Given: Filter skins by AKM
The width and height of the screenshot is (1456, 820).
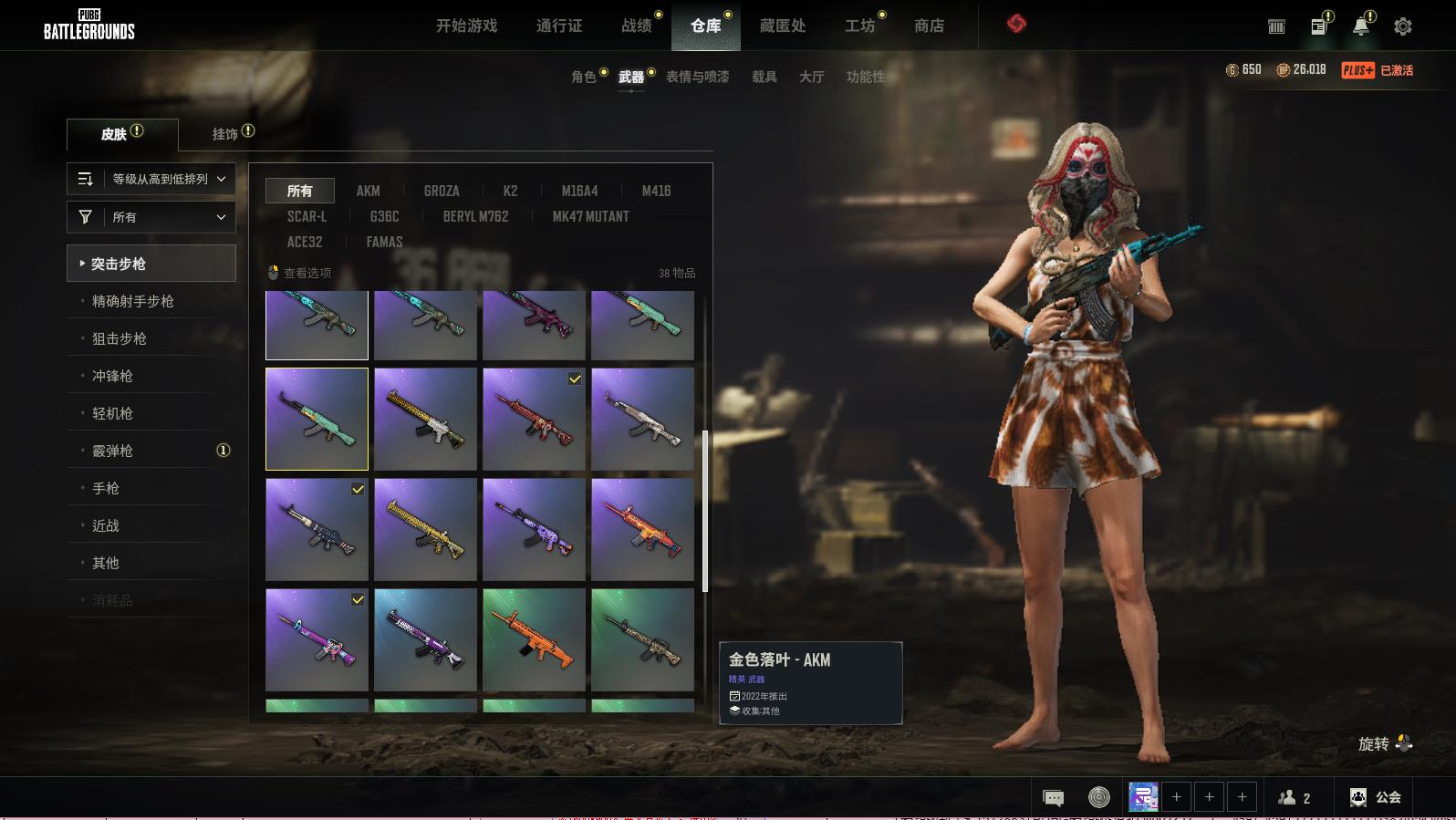Looking at the screenshot, I should pos(368,191).
